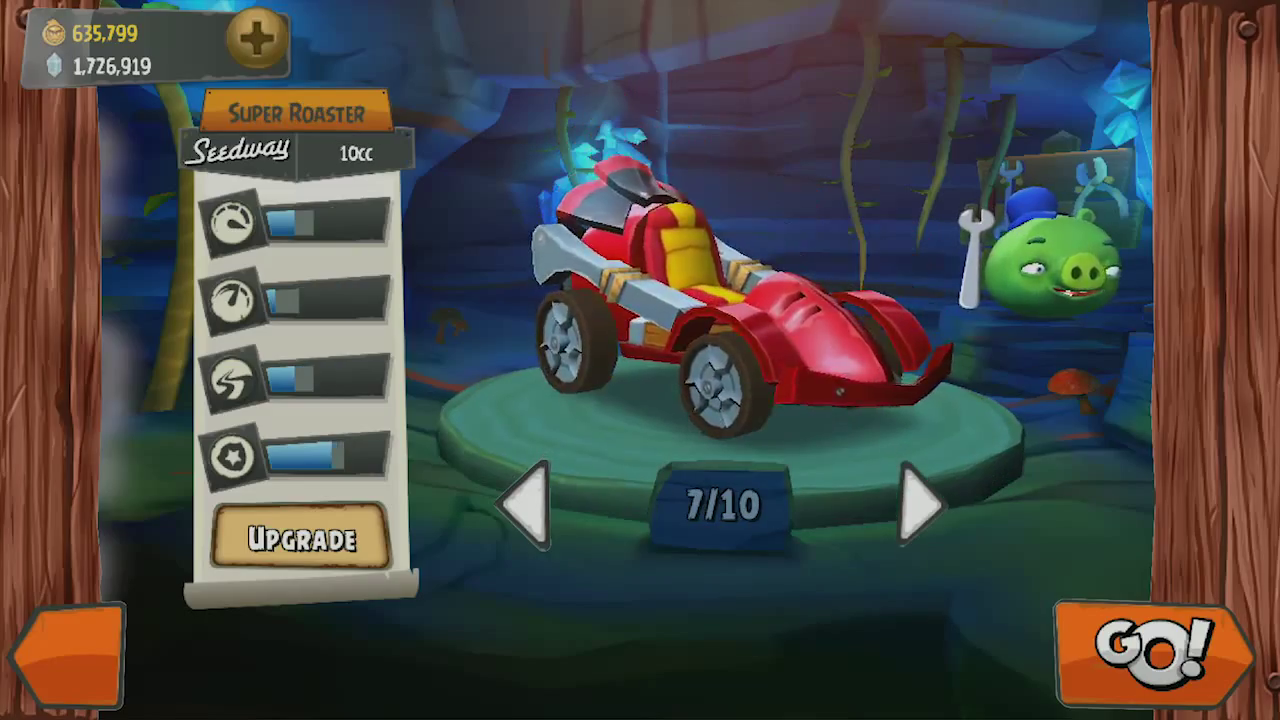Tap the GO! button to start racing
This screenshot has width=1280, height=720.
[1155, 653]
